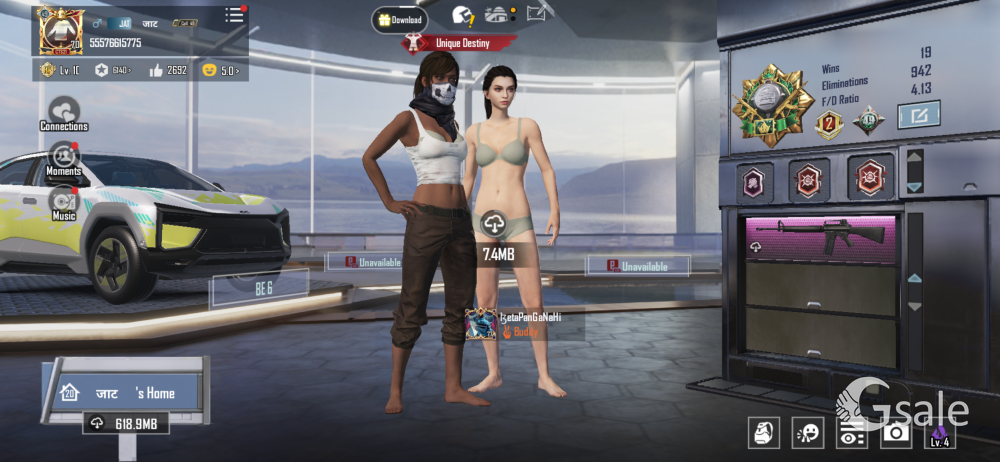The image size is (1000, 462).
Task: Edit the stats showcase panel
Action: click(918, 116)
